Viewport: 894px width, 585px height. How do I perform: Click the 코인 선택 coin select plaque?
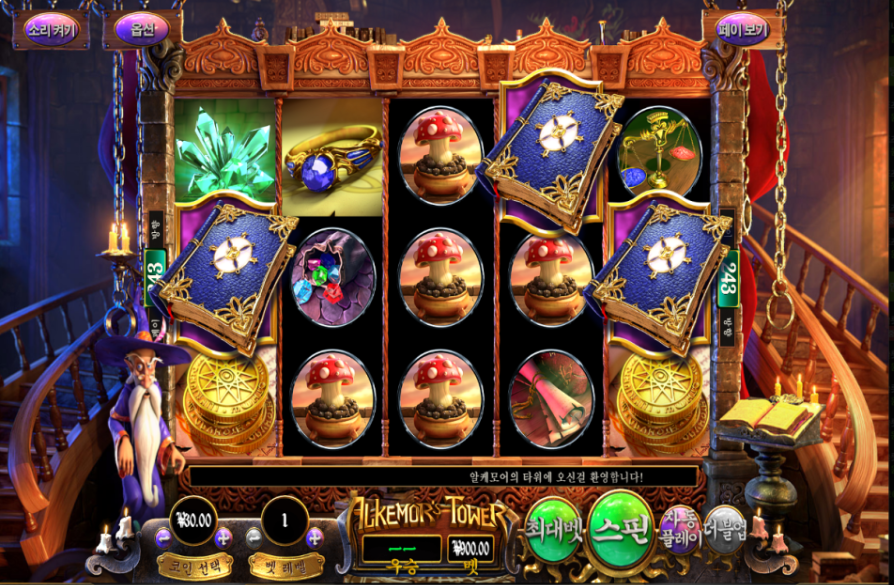click(x=194, y=564)
